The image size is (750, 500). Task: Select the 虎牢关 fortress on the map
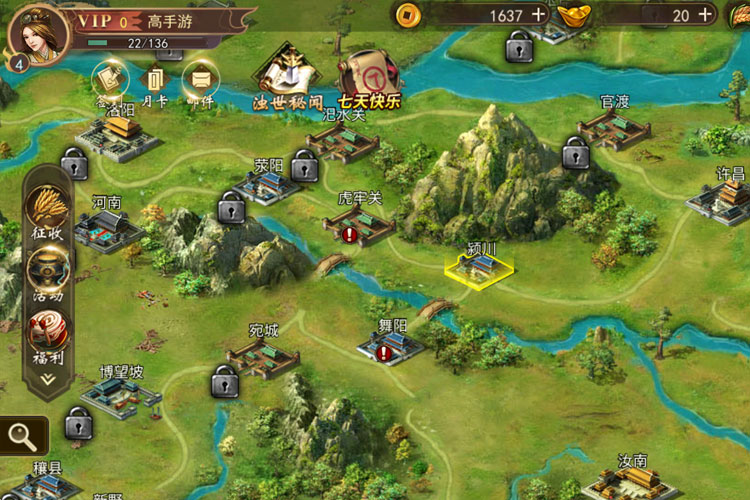pos(360,224)
